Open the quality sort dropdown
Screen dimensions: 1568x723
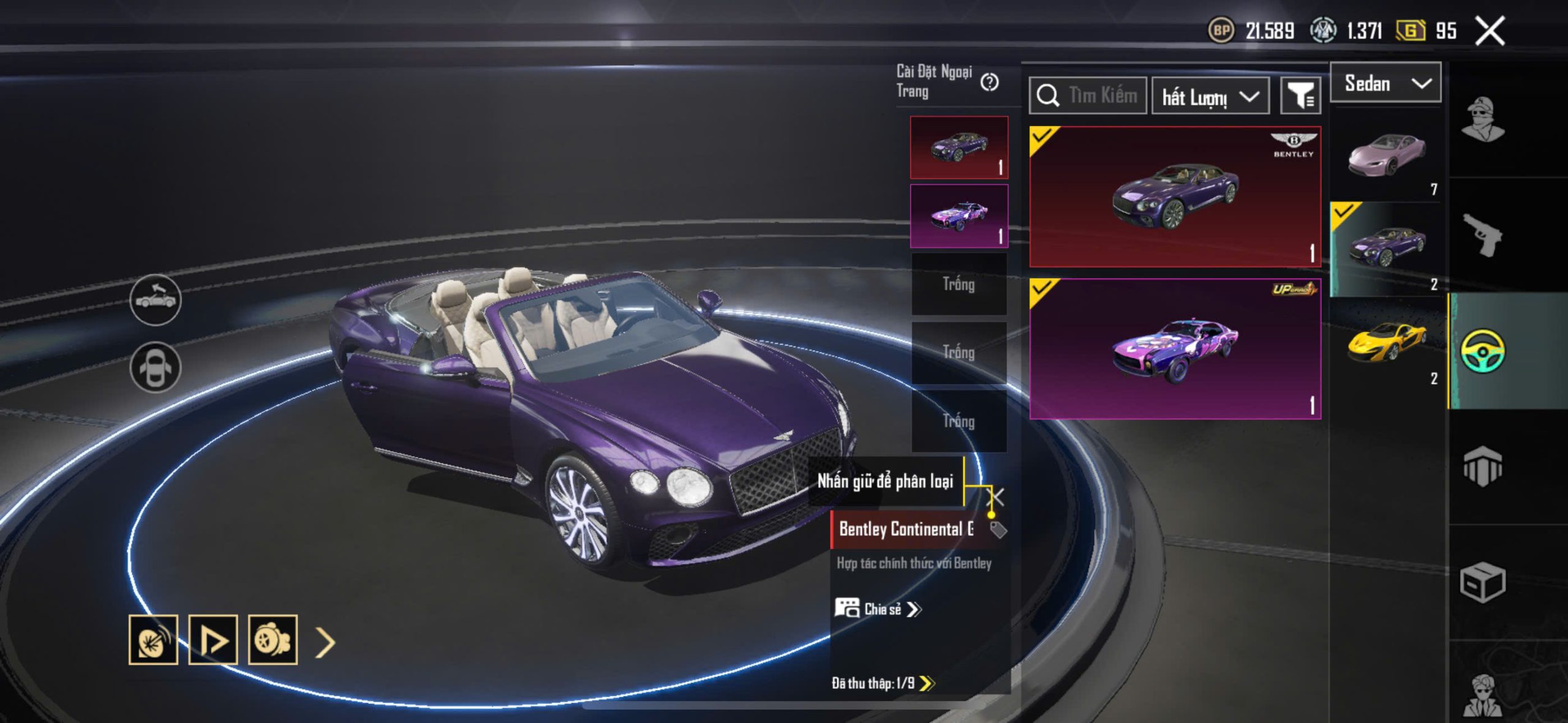pos(1210,96)
